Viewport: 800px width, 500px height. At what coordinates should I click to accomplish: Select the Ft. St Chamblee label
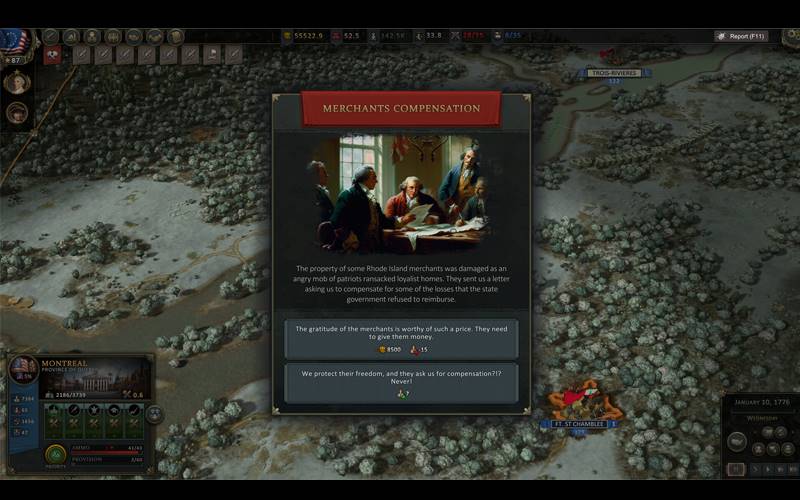[x=580, y=424]
